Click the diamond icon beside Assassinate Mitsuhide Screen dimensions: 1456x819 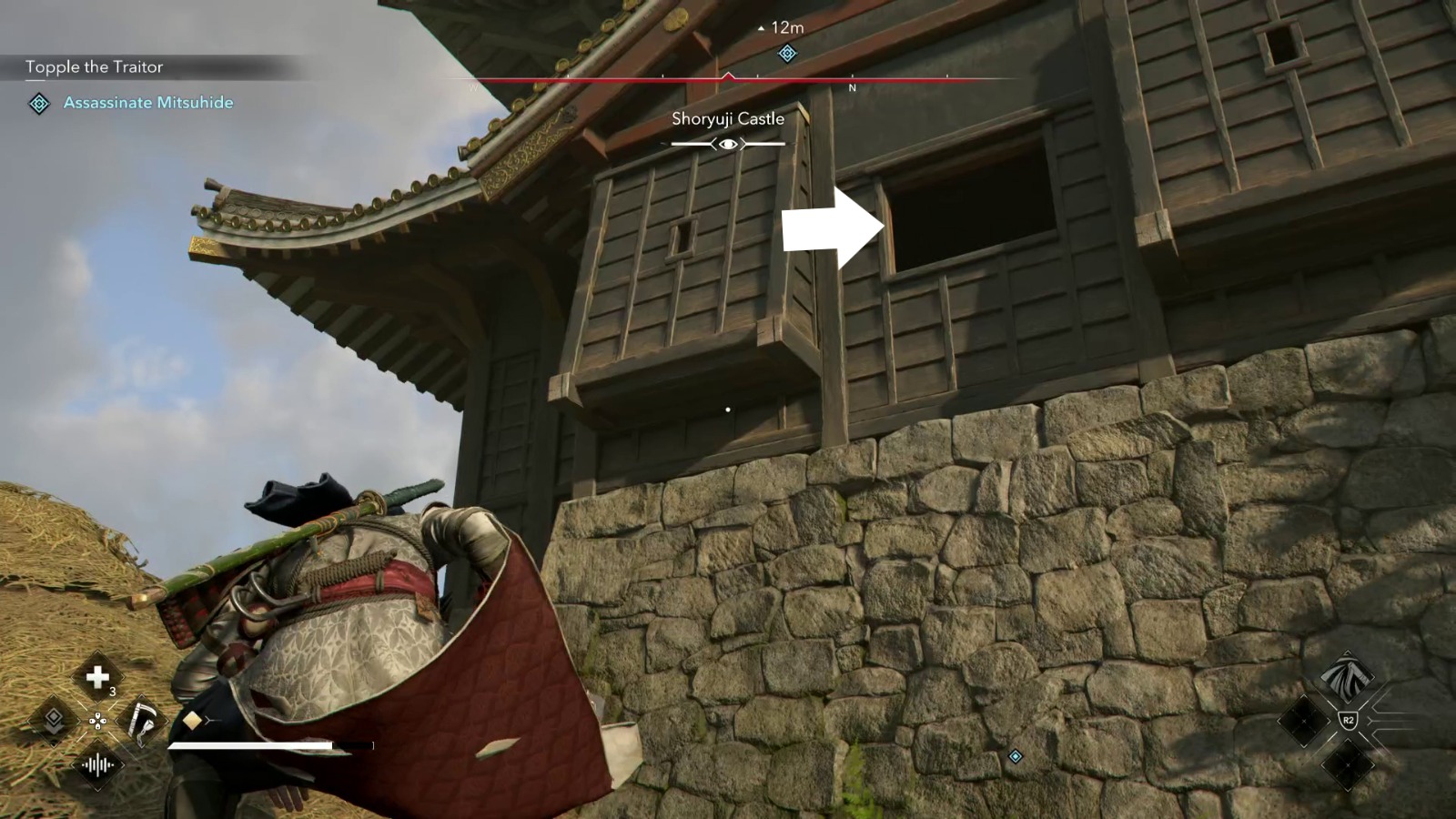tap(37, 103)
